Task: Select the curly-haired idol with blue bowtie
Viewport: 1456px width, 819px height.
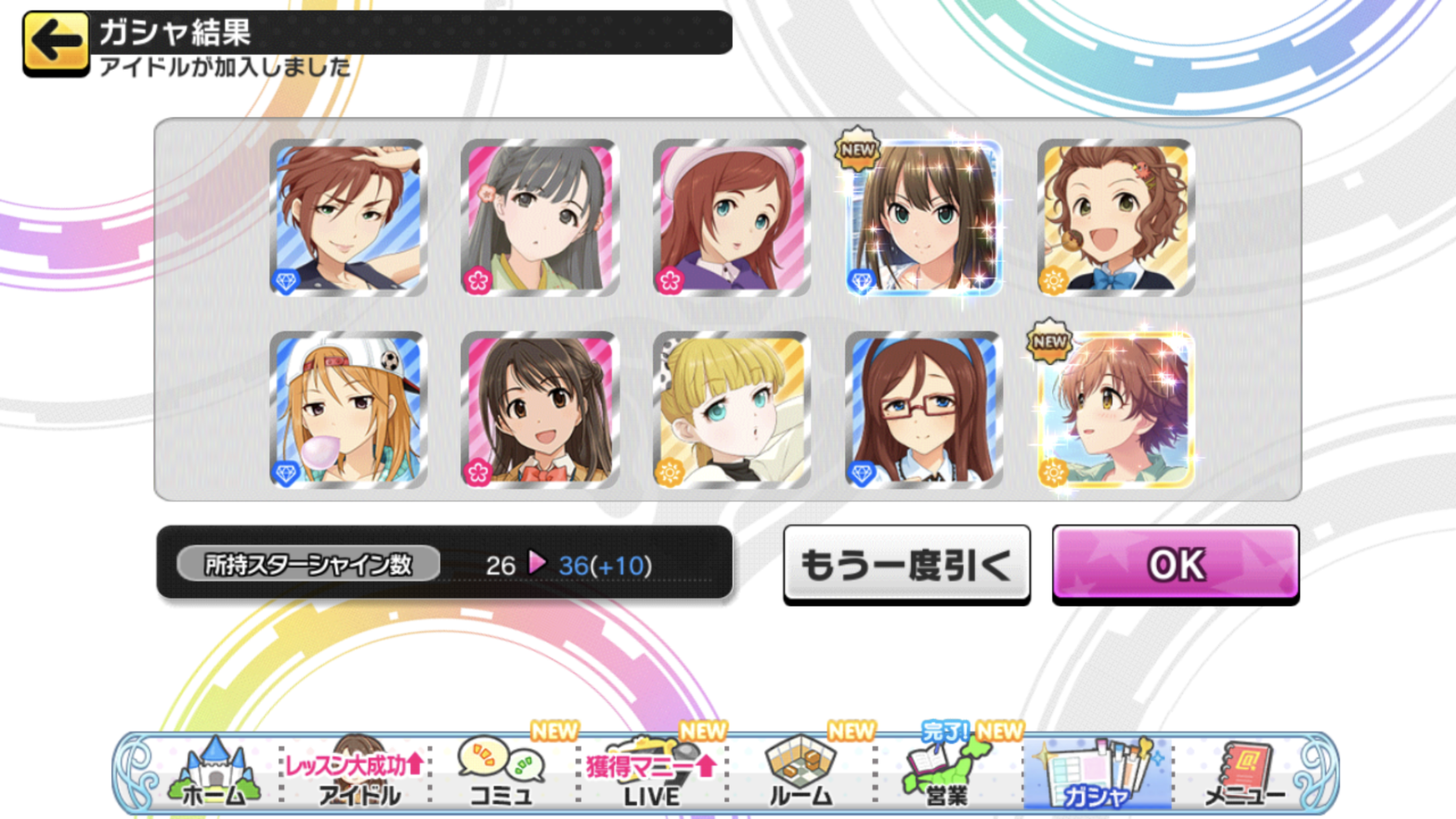Action: click(1116, 218)
